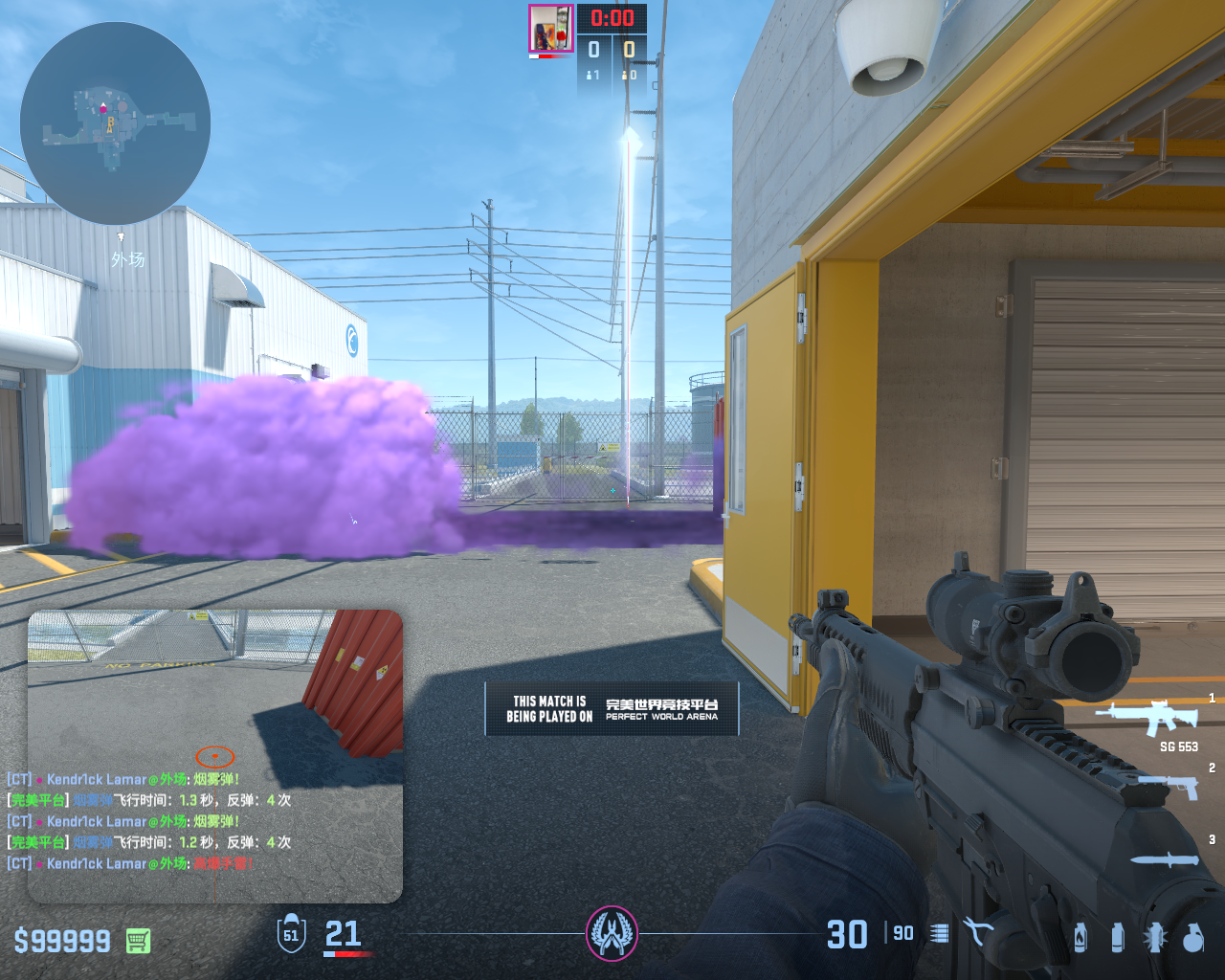This screenshot has height=980, width=1225.
Task: Pick the flashbang grenade icon
Action: (1154, 937)
